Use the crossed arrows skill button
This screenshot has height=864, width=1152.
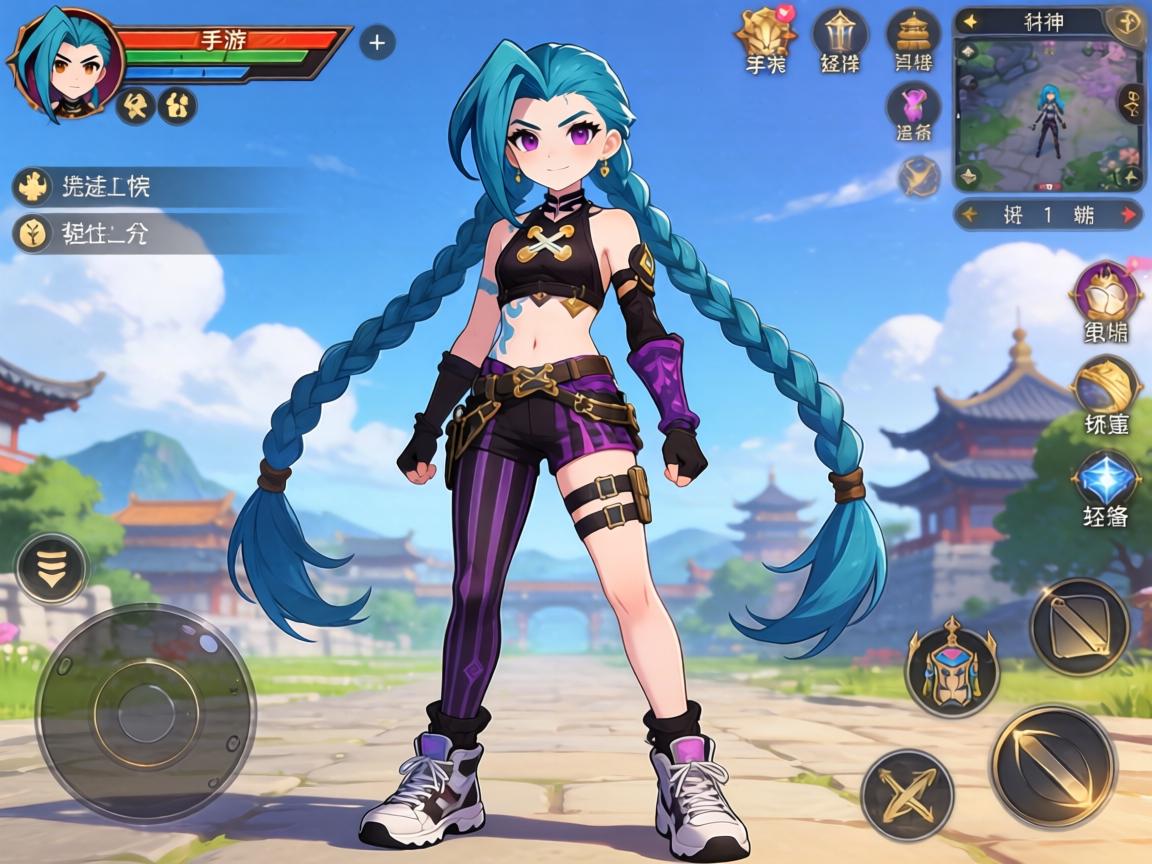pyautogui.click(x=907, y=795)
